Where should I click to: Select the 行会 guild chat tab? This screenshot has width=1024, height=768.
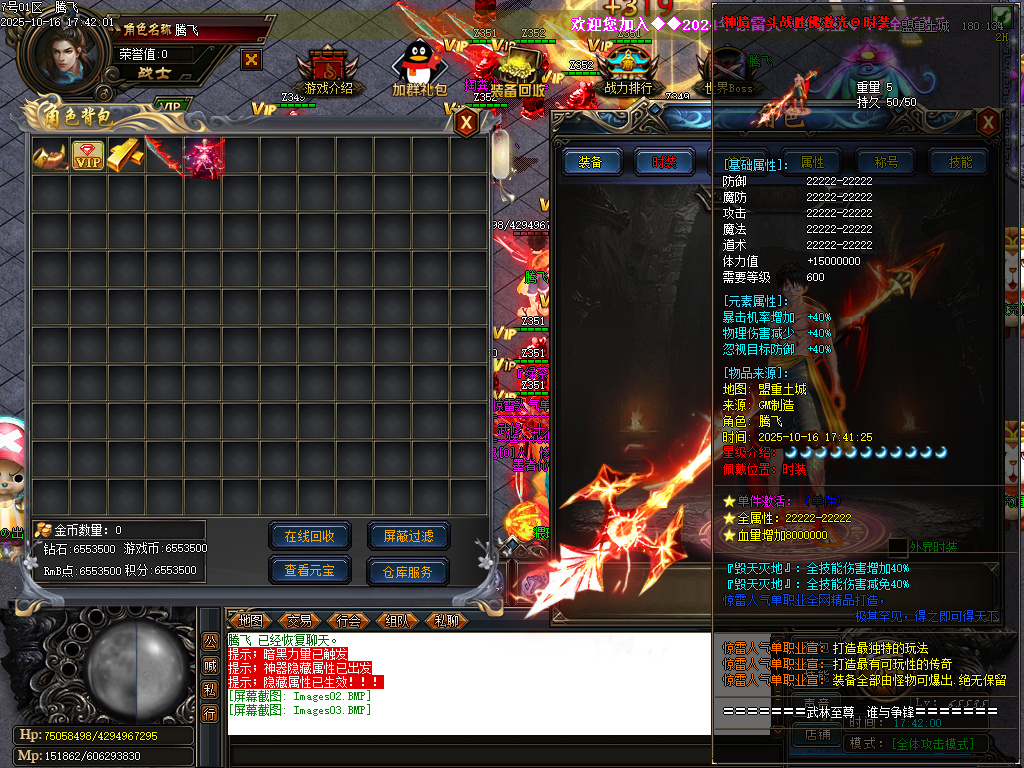(x=349, y=620)
